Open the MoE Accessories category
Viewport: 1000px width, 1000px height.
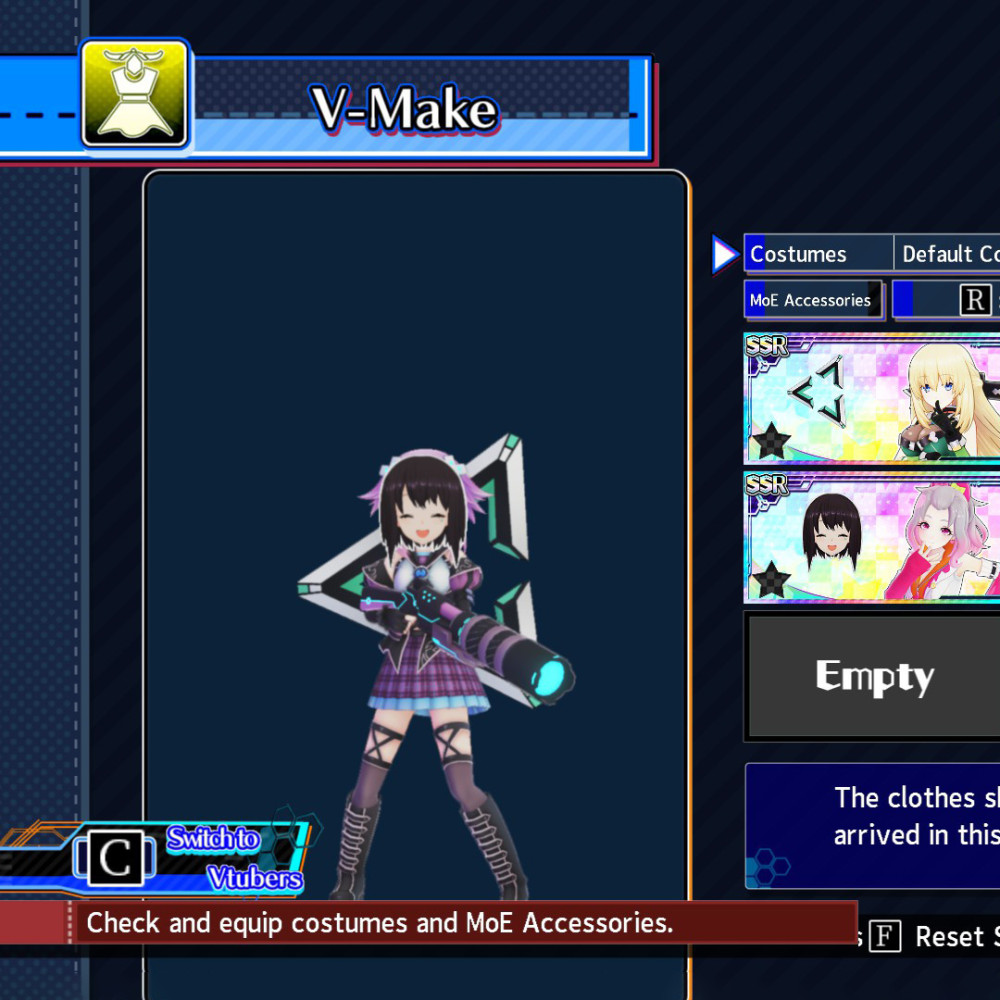click(x=812, y=300)
